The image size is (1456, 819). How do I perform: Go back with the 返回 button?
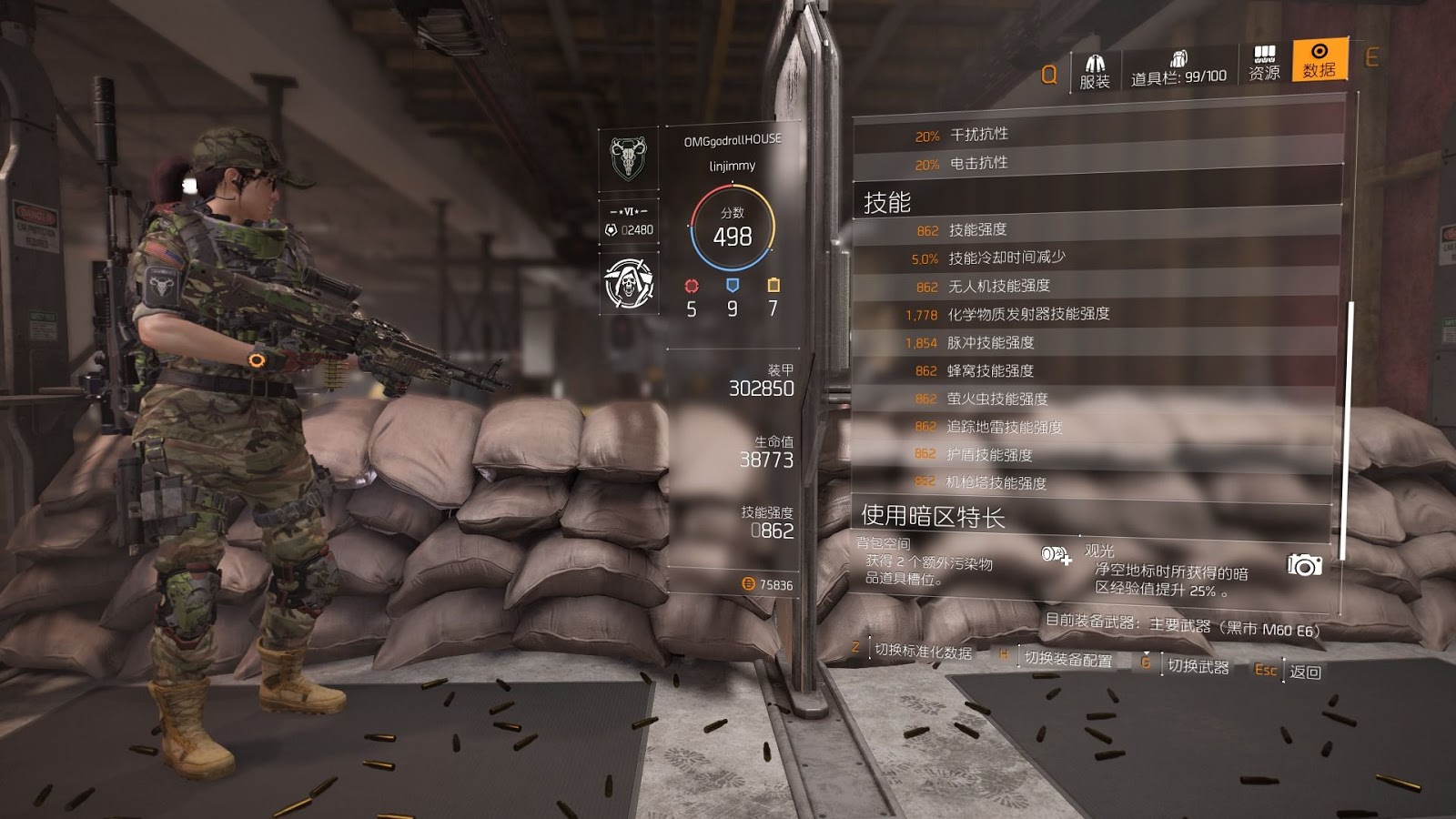tap(1304, 672)
